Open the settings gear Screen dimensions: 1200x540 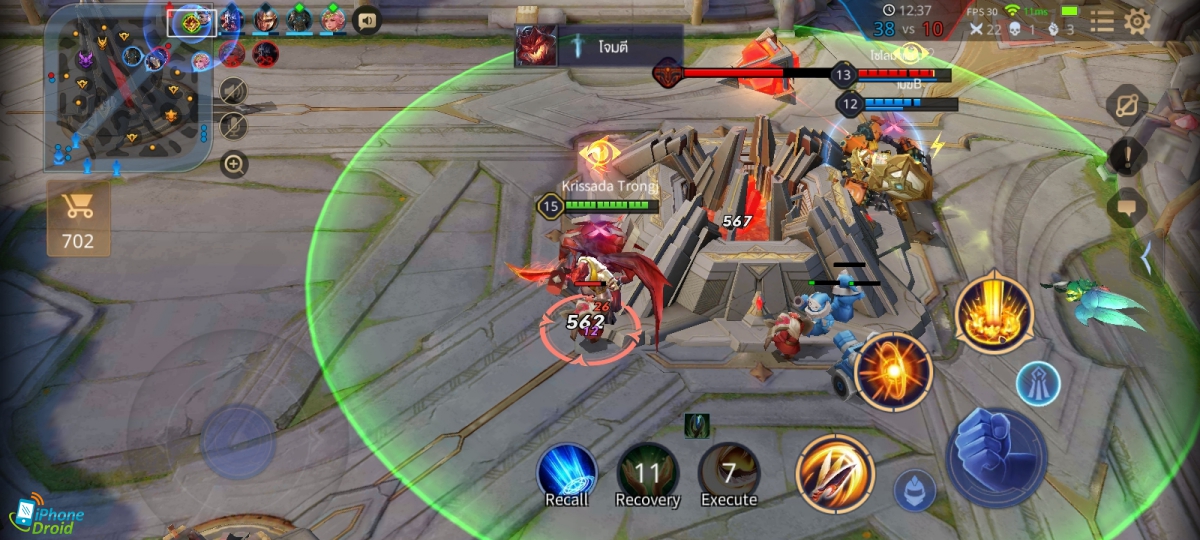coord(1137,22)
